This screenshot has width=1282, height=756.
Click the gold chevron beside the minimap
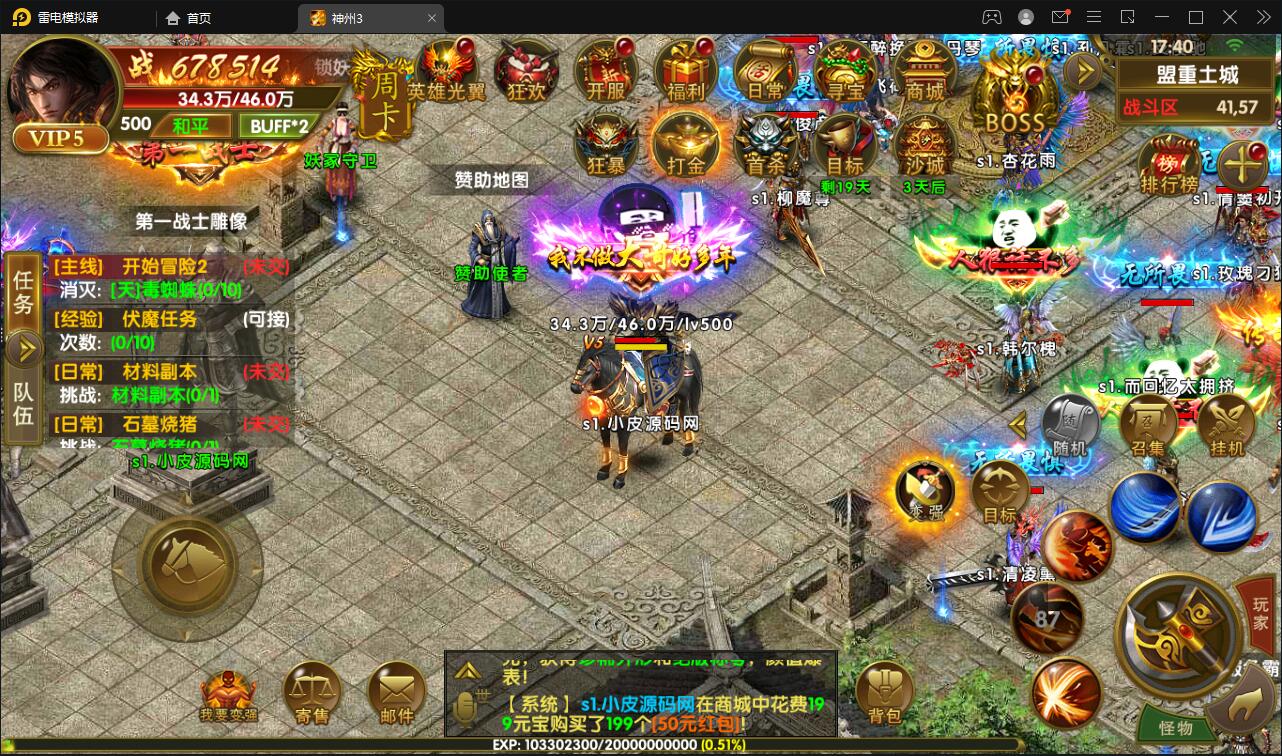[x=1082, y=69]
